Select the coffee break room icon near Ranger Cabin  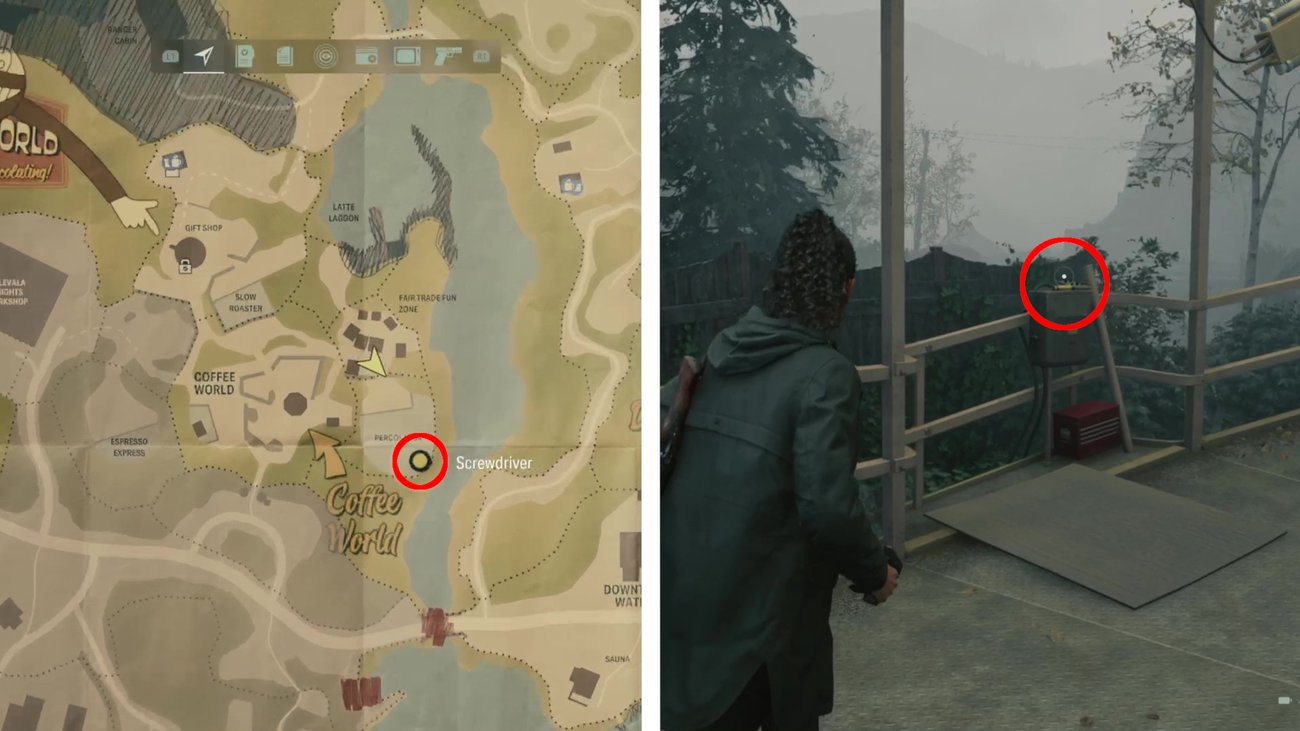click(x=175, y=162)
